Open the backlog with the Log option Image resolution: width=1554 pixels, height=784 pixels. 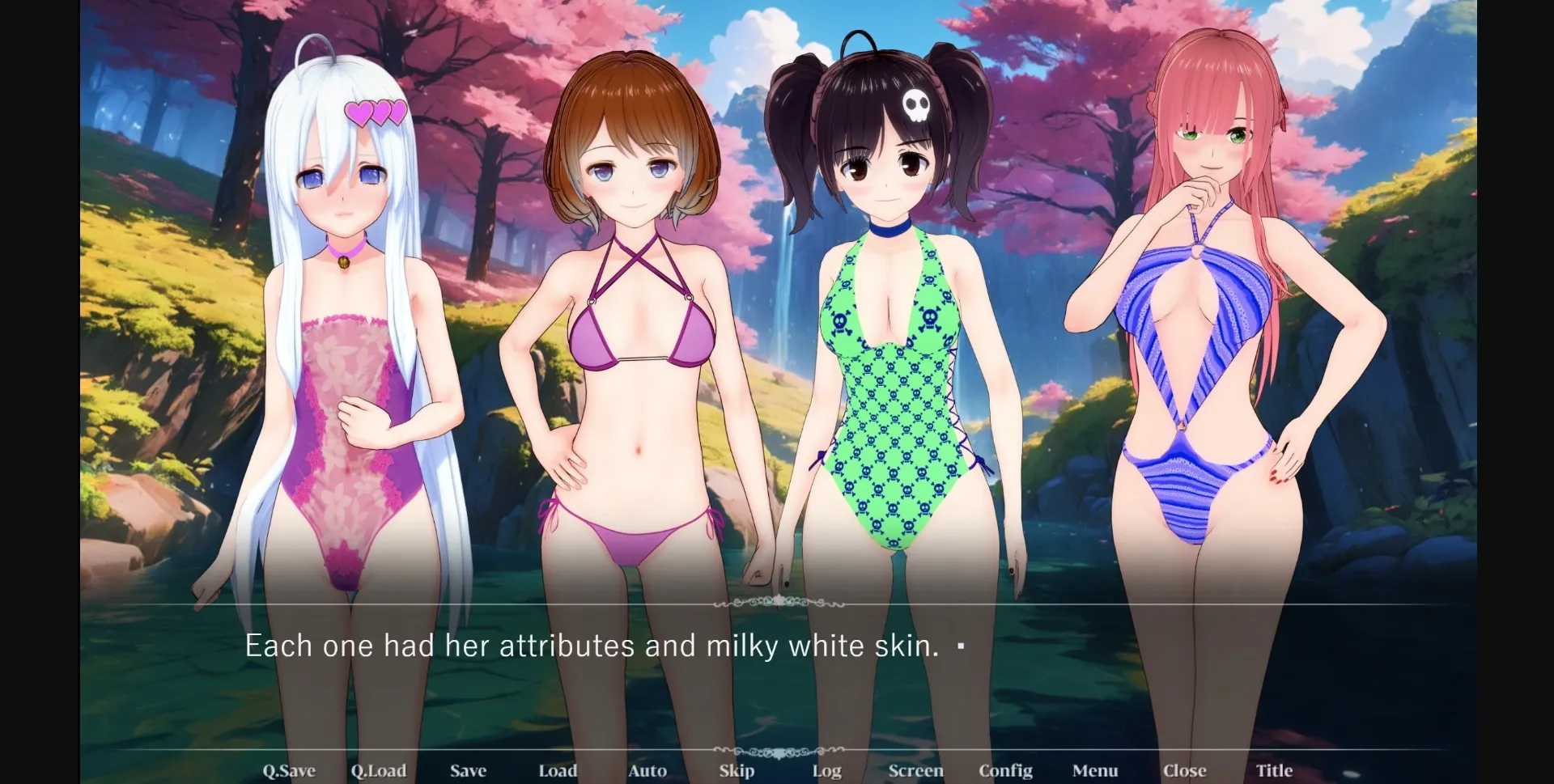[x=826, y=771]
